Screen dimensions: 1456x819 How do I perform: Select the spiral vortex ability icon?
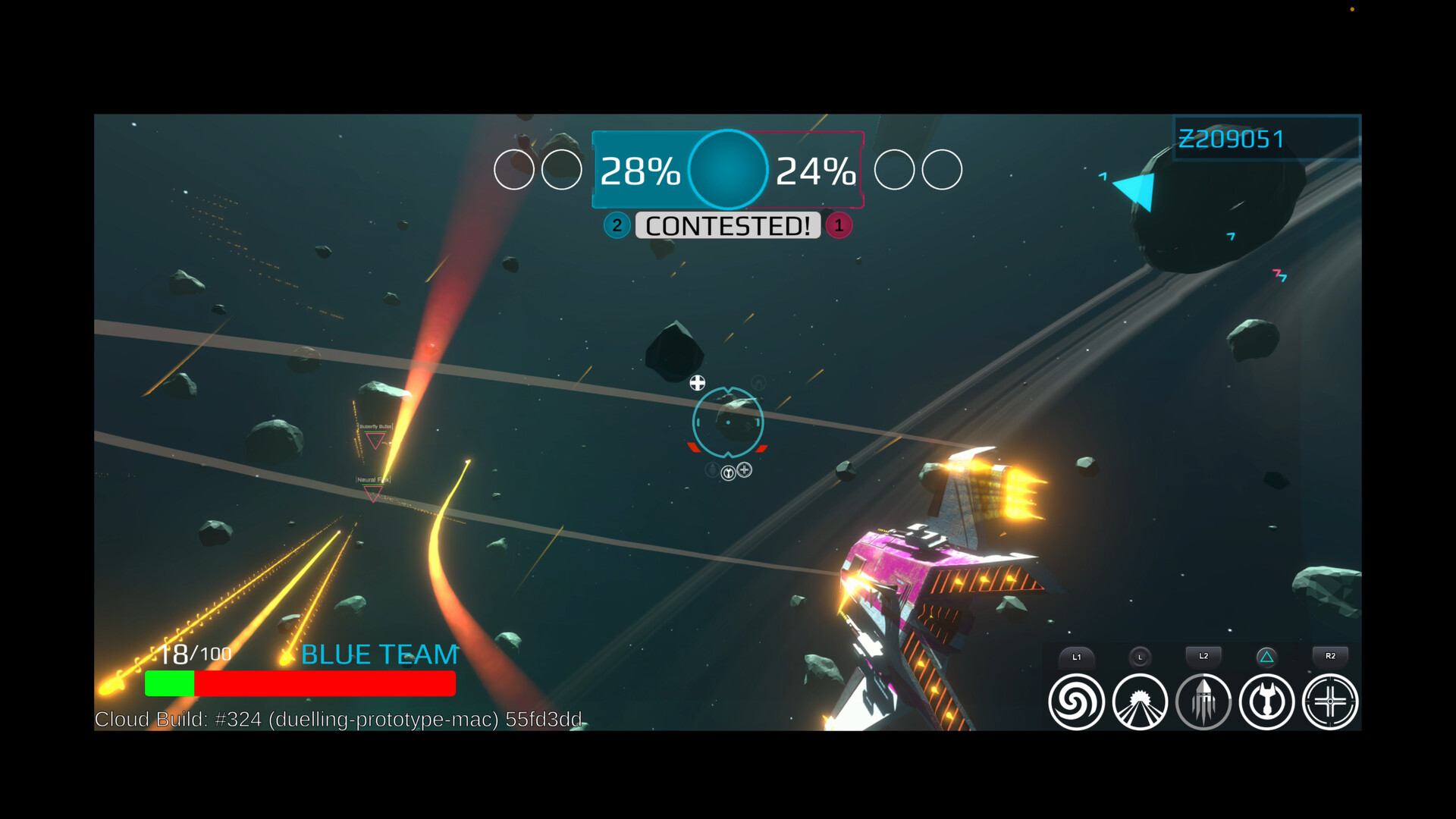tap(1077, 701)
